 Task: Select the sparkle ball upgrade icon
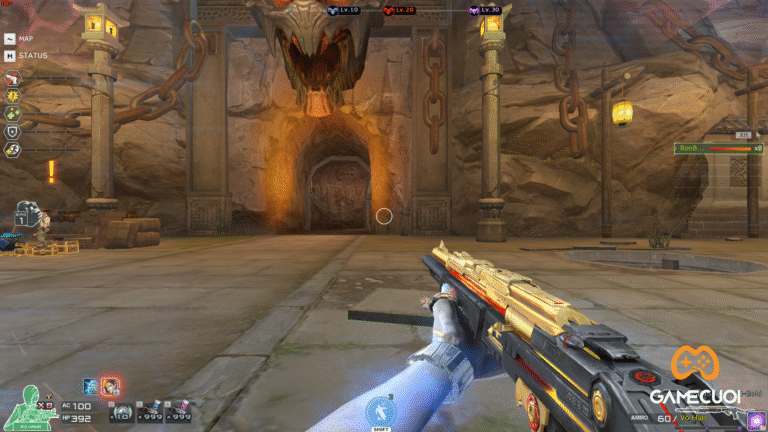point(12,149)
